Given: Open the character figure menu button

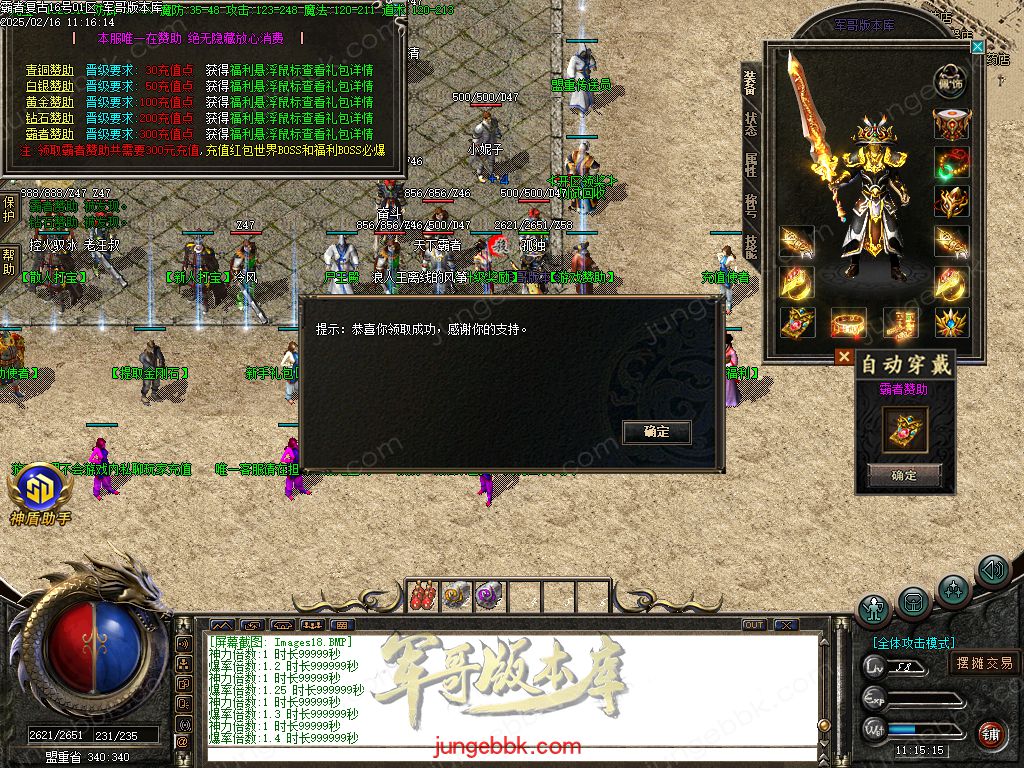Looking at the screenshot, I should [x=874, y=609].
